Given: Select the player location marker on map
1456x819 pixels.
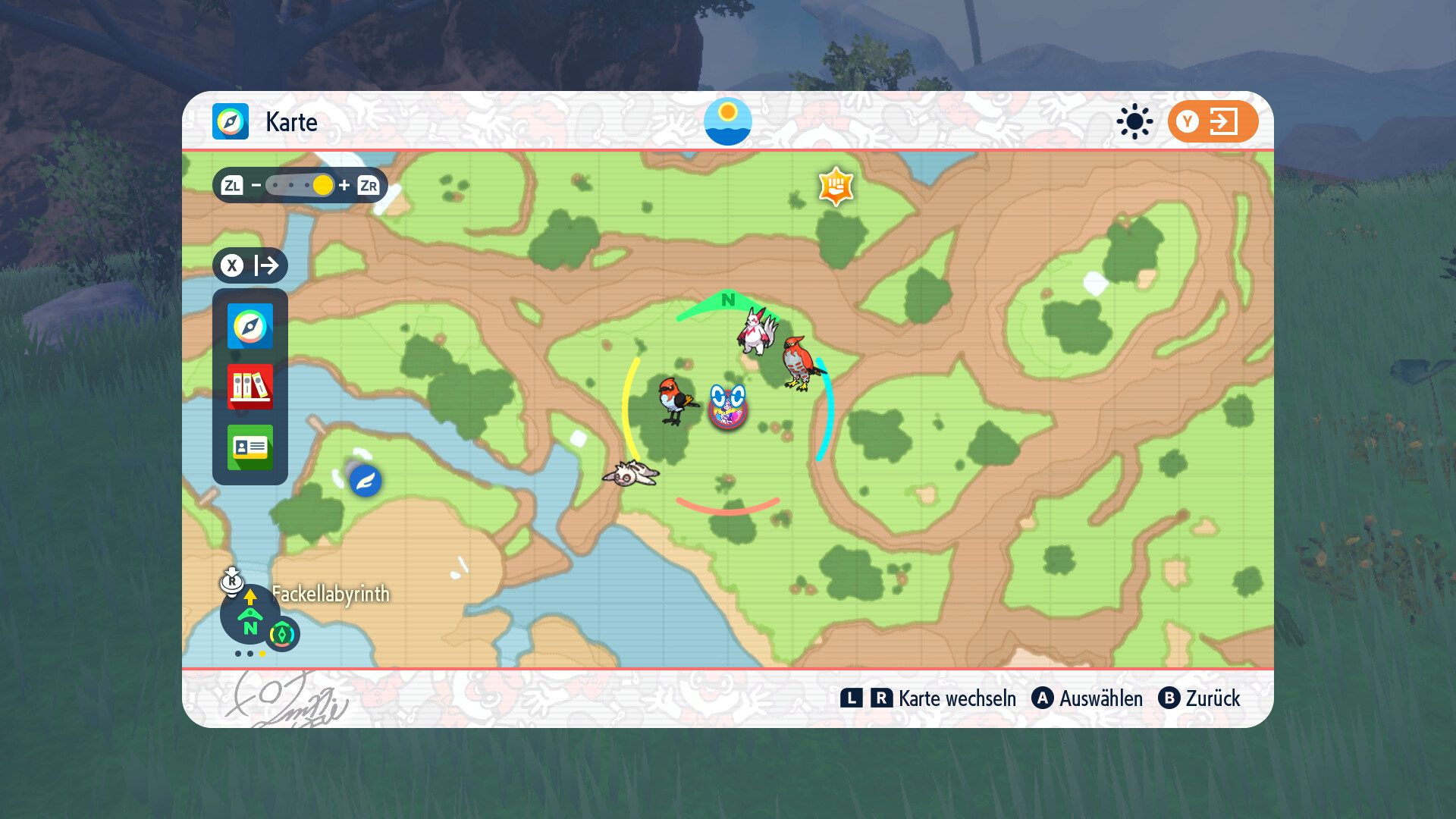Looking at the screenshot, I should [x=728, y=408].
